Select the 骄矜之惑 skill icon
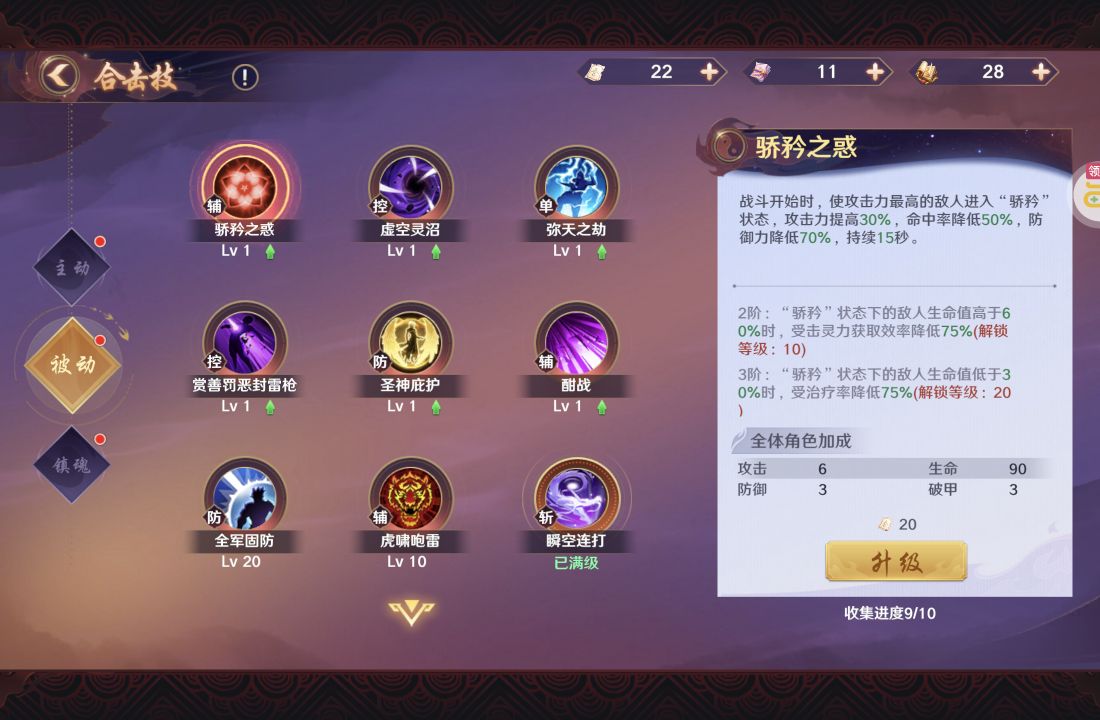1100x720 pixels. point(245,188)
